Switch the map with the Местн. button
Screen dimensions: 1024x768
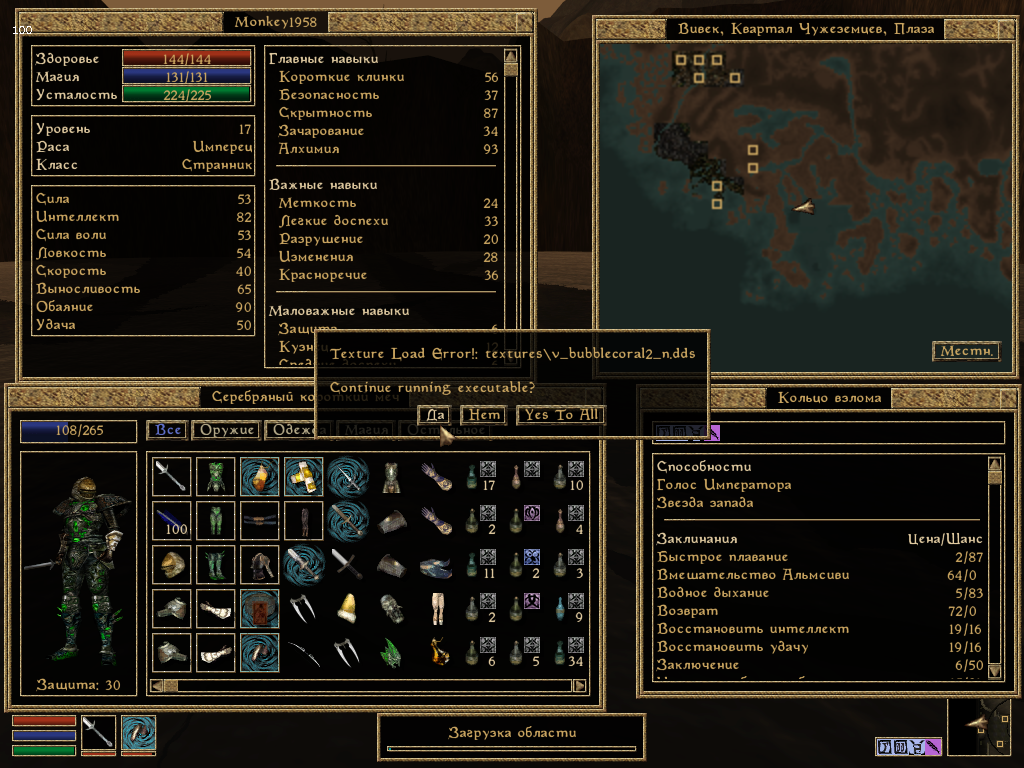(966, 351)
